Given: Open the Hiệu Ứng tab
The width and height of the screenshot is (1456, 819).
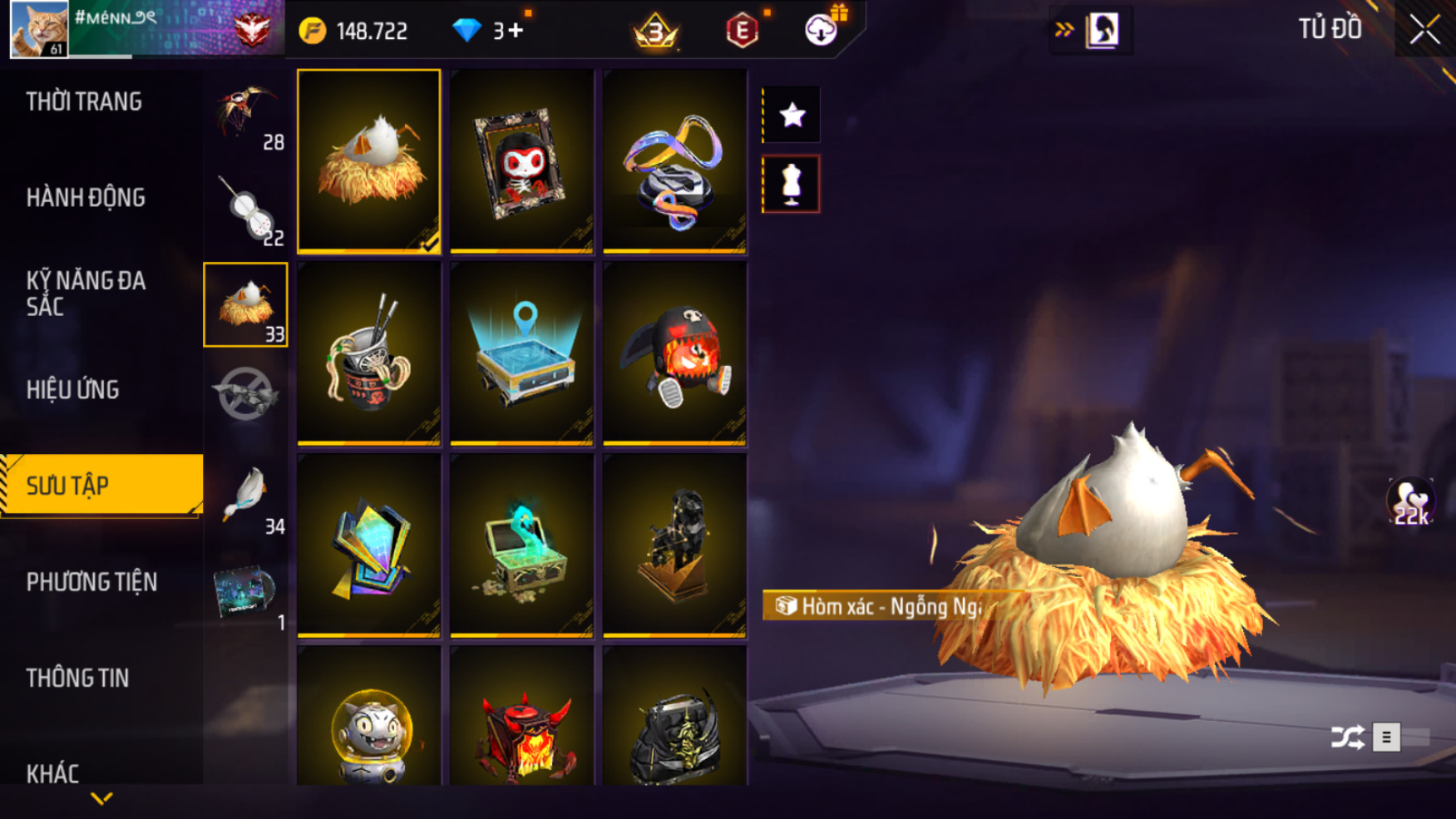Looking at the screenshot, I should (x=73, y=390).
